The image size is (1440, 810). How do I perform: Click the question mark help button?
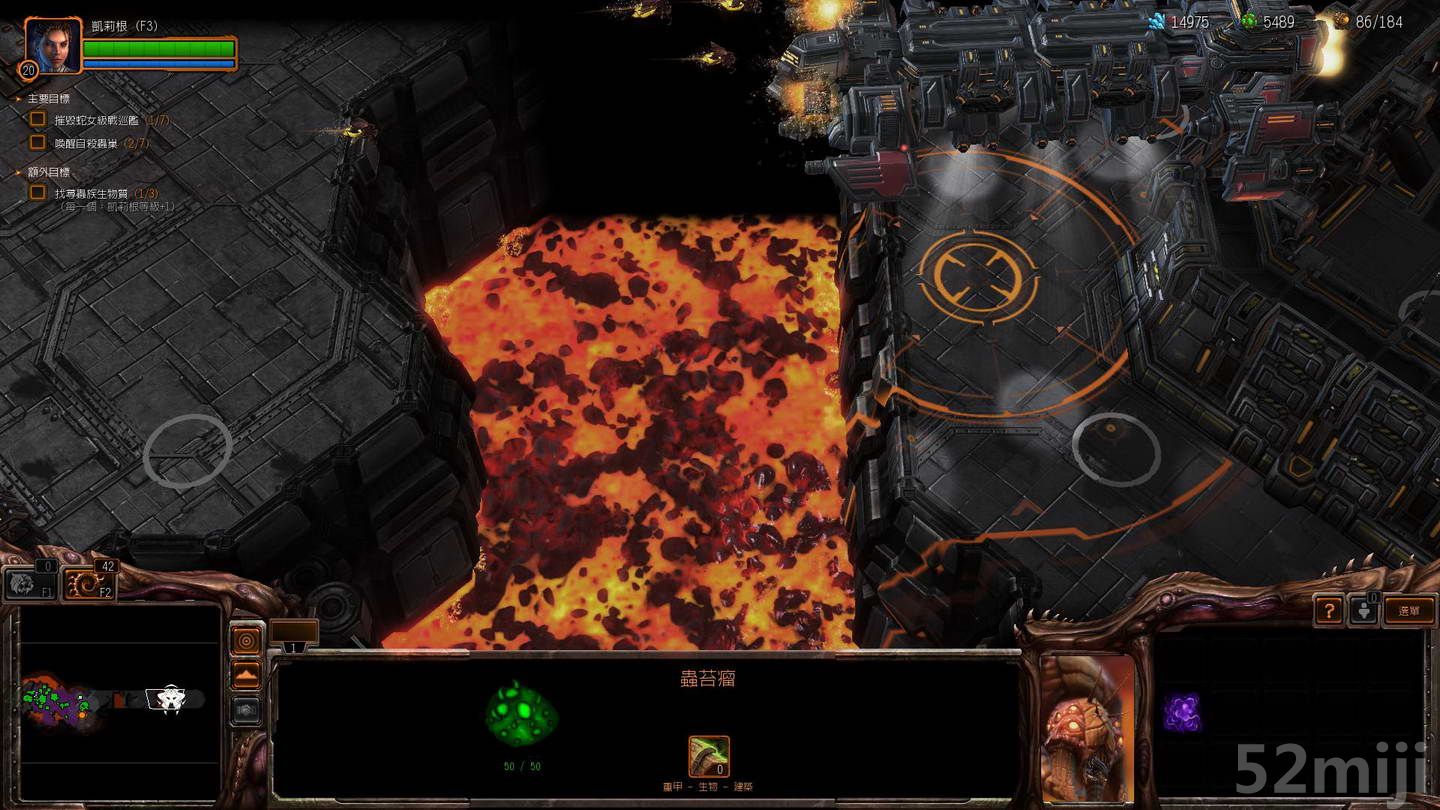(1328, 611)
